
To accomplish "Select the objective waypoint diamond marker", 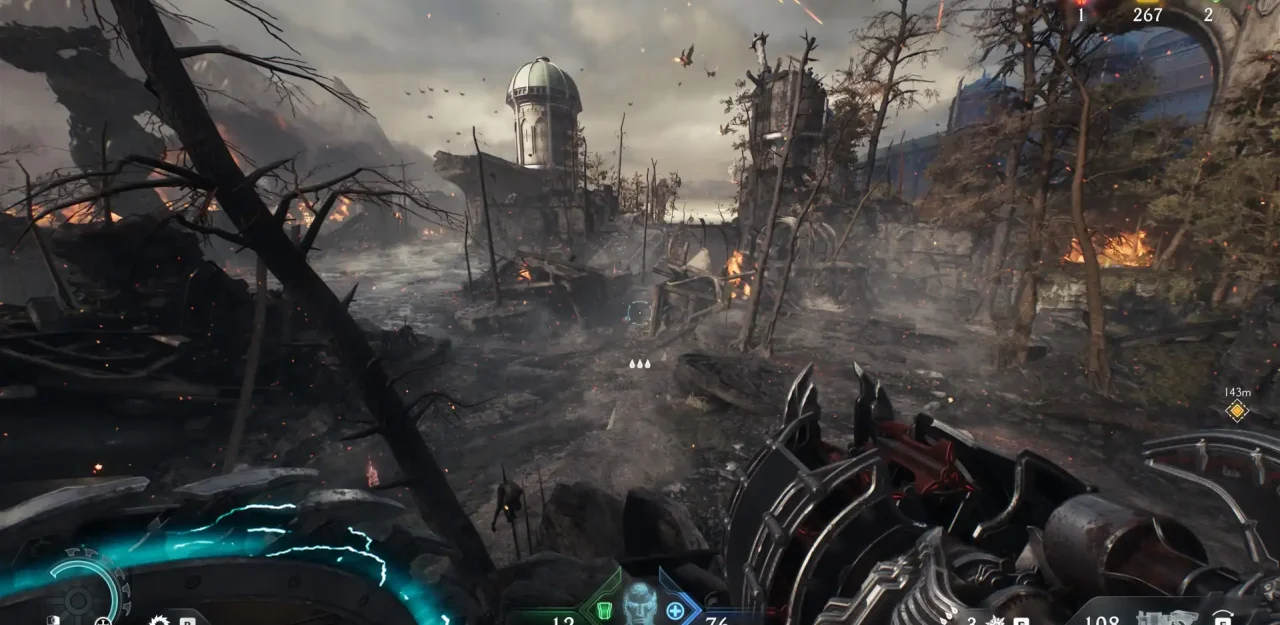I will coord(1237,410).
